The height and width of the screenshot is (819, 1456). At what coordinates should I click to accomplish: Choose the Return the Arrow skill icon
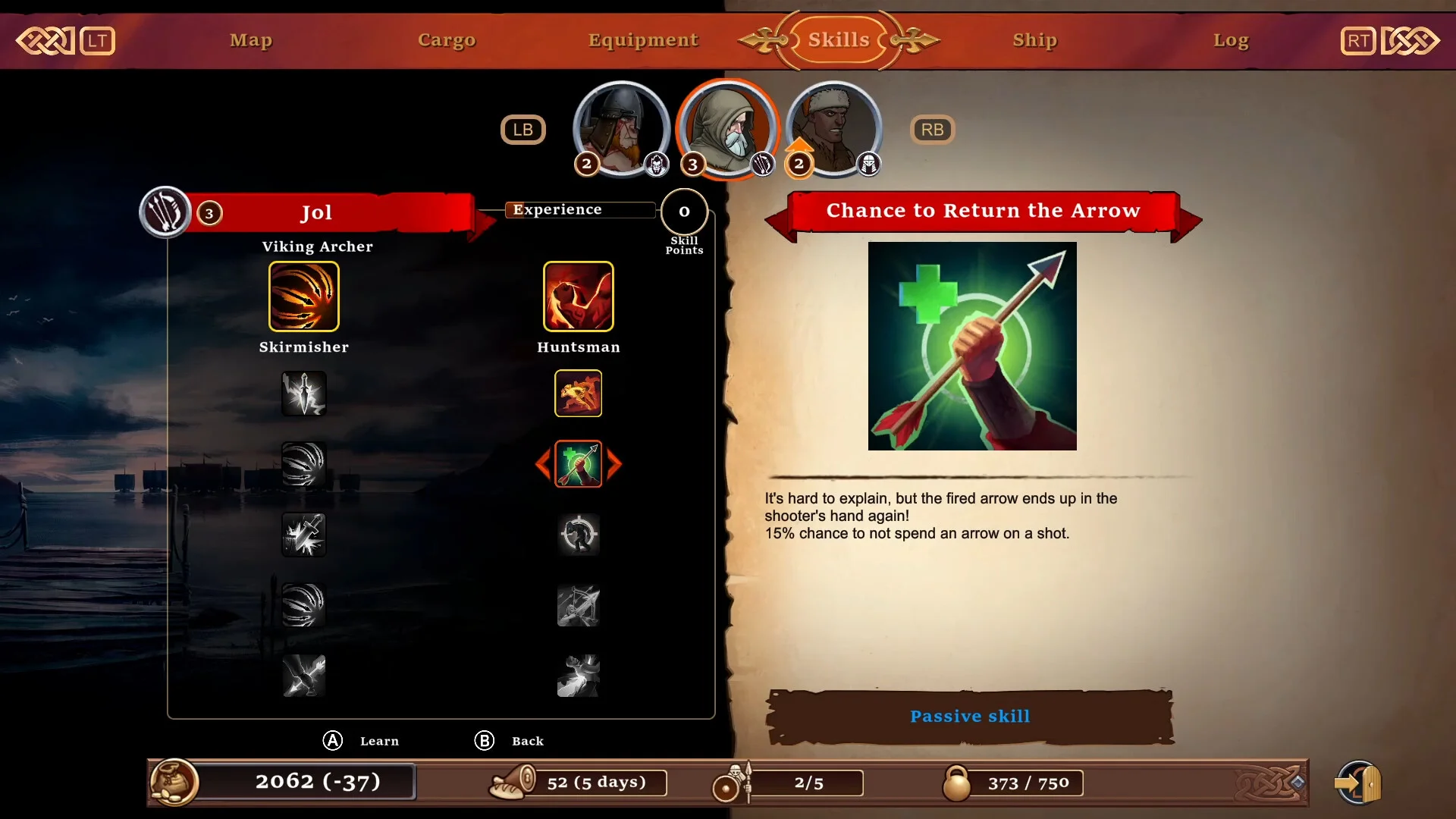tap(578, 464)
